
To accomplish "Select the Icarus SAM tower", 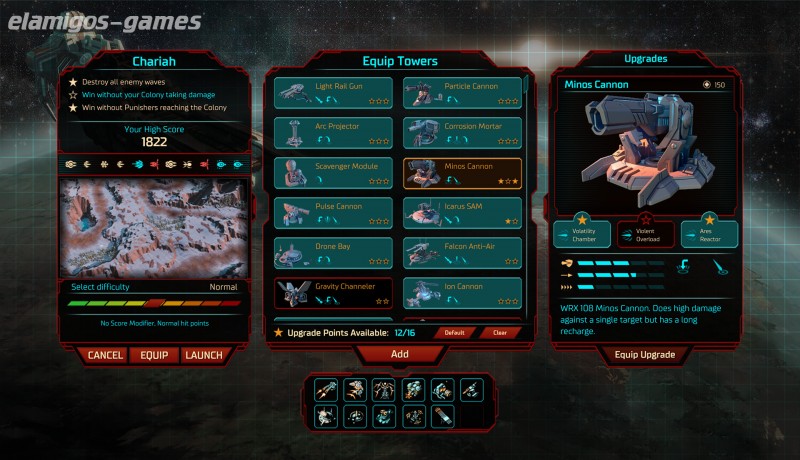I will point(461,213).
